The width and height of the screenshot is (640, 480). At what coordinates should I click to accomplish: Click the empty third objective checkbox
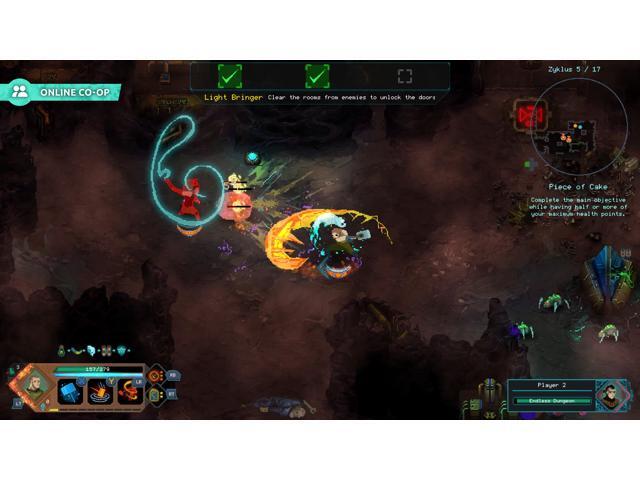coord(404,76)
